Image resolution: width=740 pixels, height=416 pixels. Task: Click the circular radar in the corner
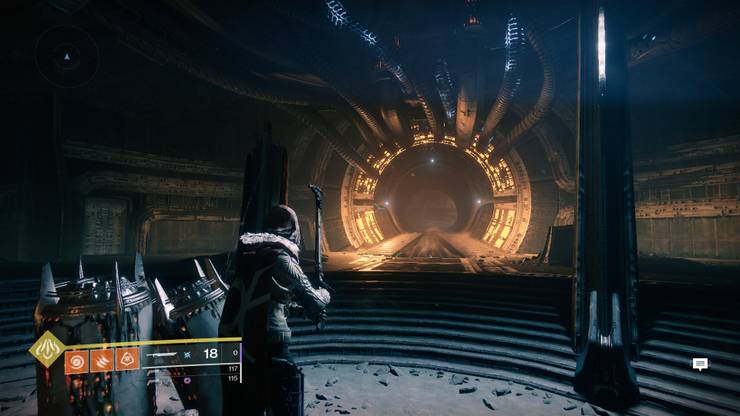pos(67,56)
